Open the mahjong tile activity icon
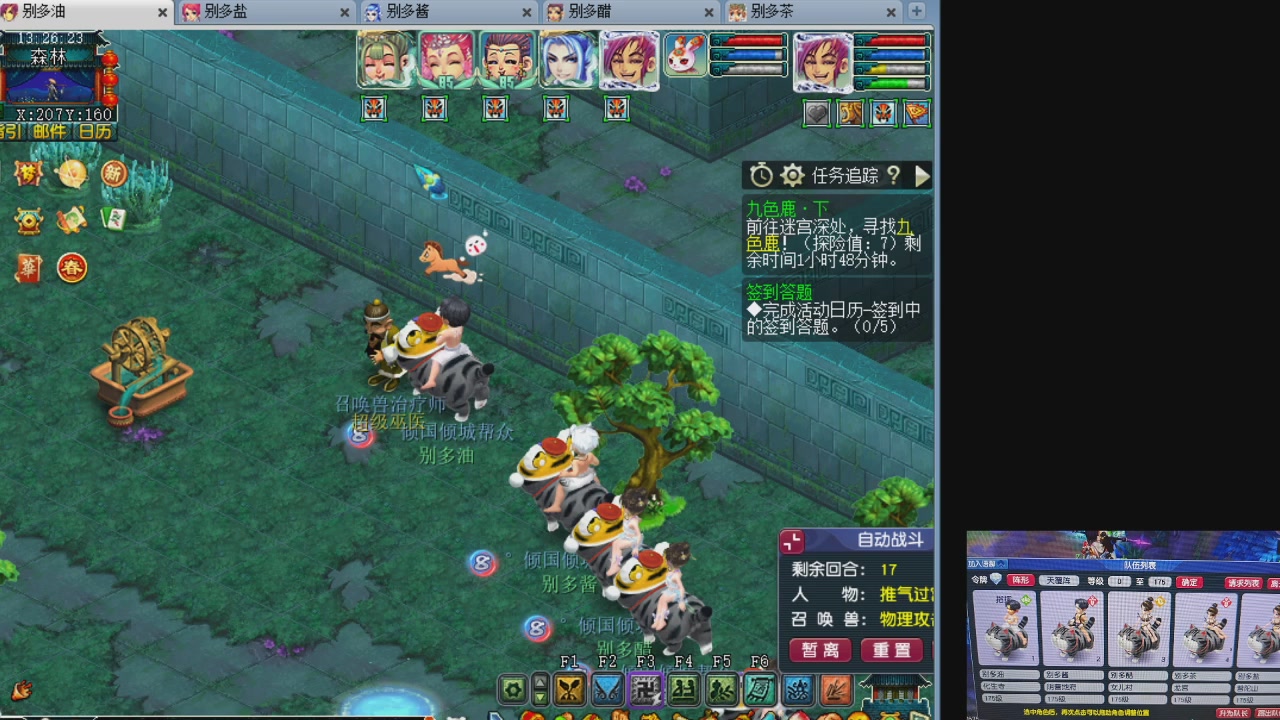Screen dimensions: 1280x720 113,219
